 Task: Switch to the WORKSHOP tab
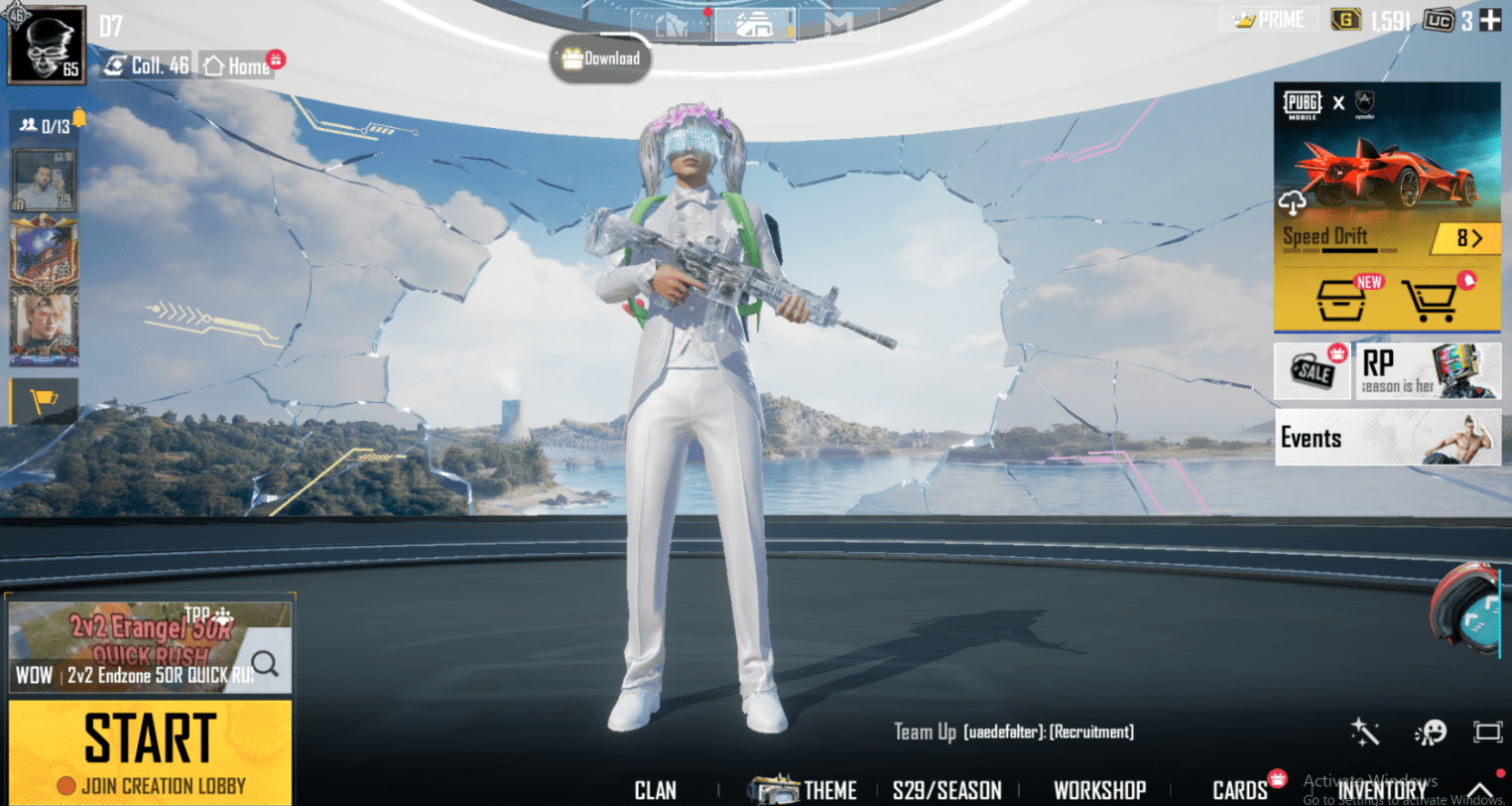[x=1100, y=789]
